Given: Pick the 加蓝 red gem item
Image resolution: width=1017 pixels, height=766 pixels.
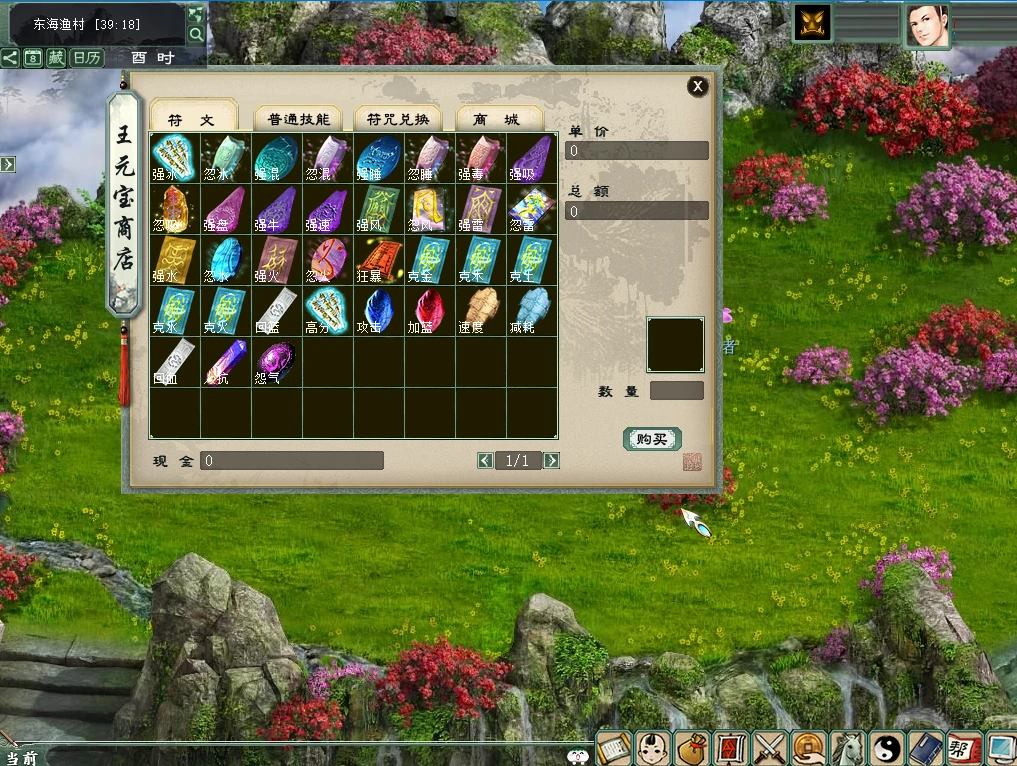Looking at the screenshot, I should tap(430, 311).
